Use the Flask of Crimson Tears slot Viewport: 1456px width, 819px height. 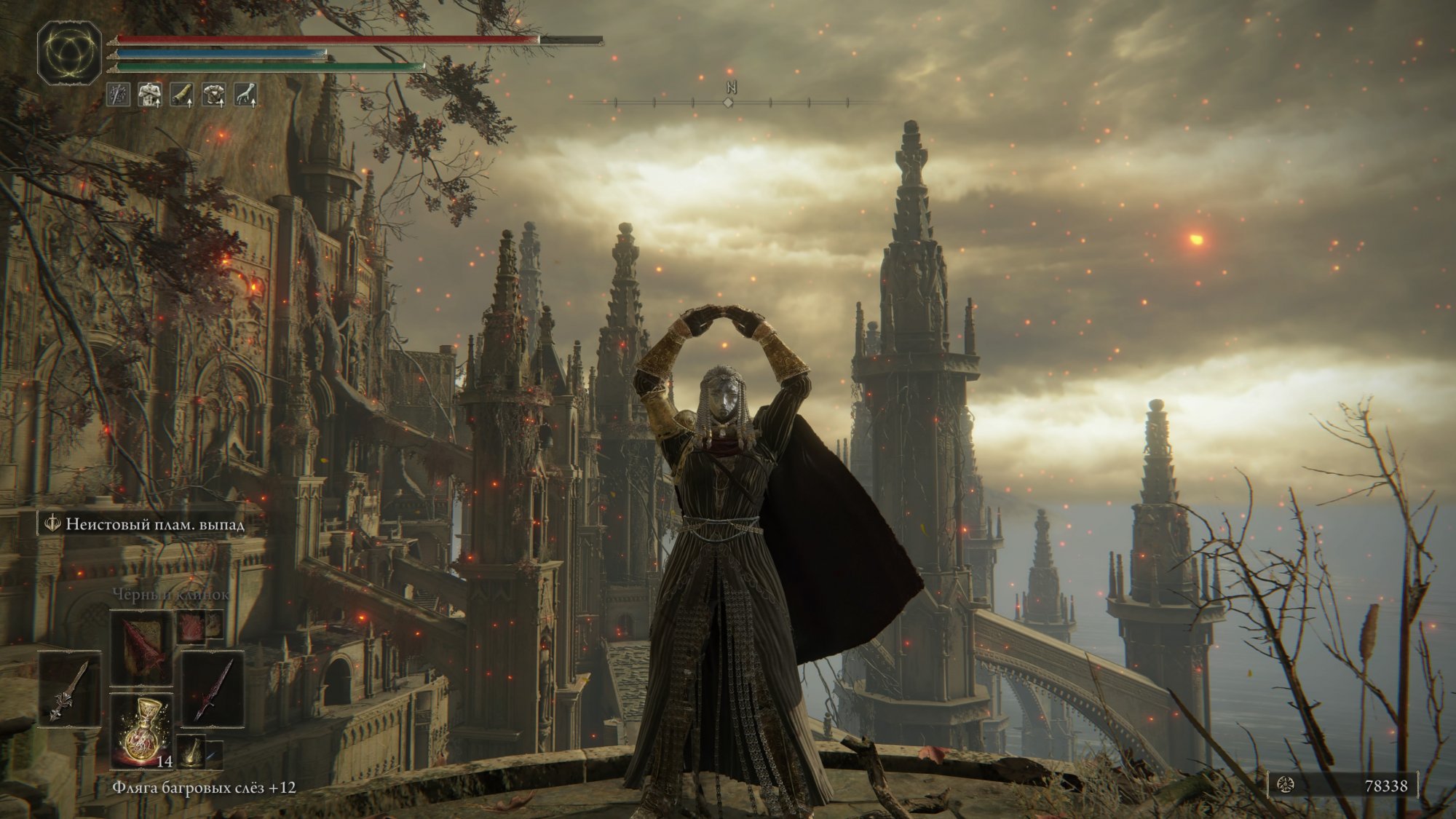[x=141, y=731]
